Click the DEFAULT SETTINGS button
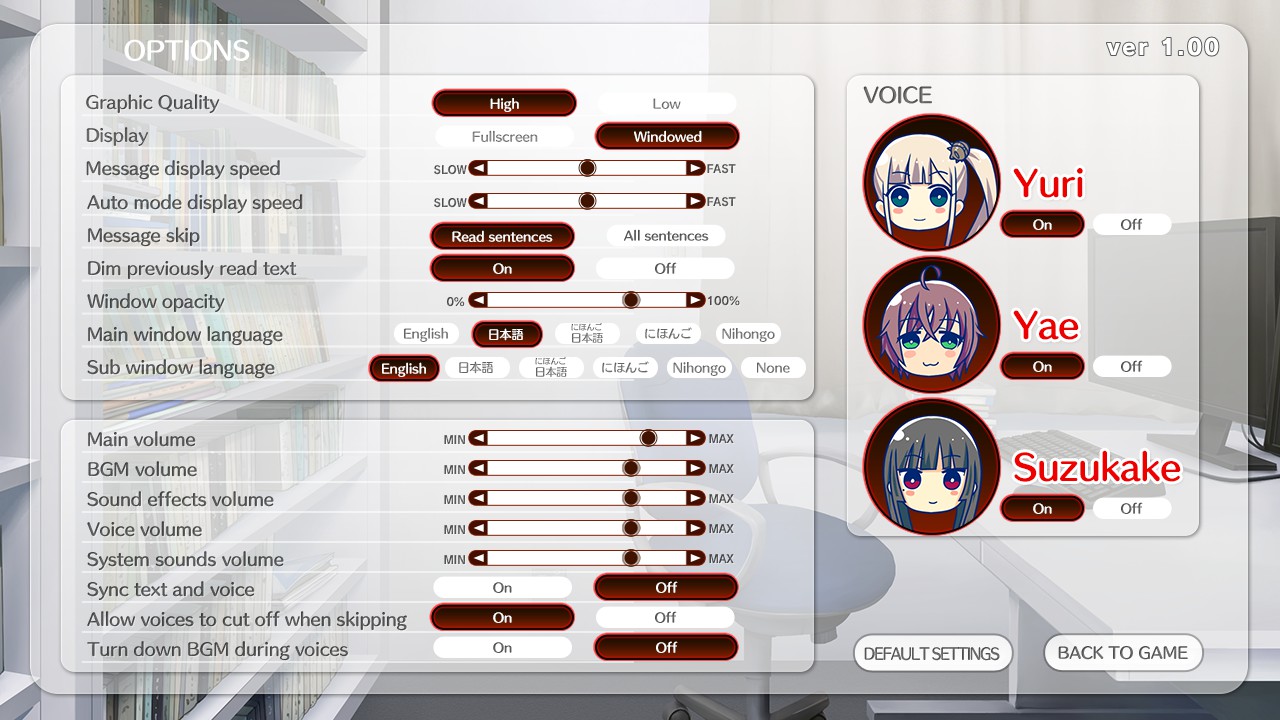This screenshot has height=720, width=1280. (933, 653)
